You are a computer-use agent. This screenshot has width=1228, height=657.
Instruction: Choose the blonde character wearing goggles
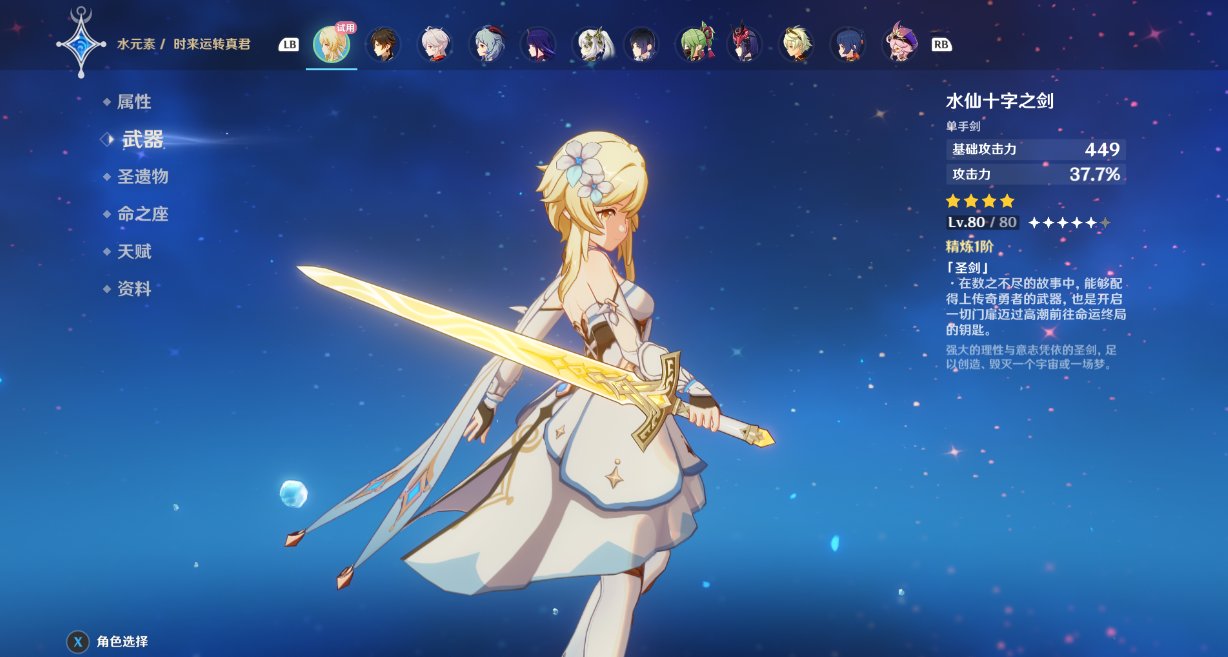796,45
